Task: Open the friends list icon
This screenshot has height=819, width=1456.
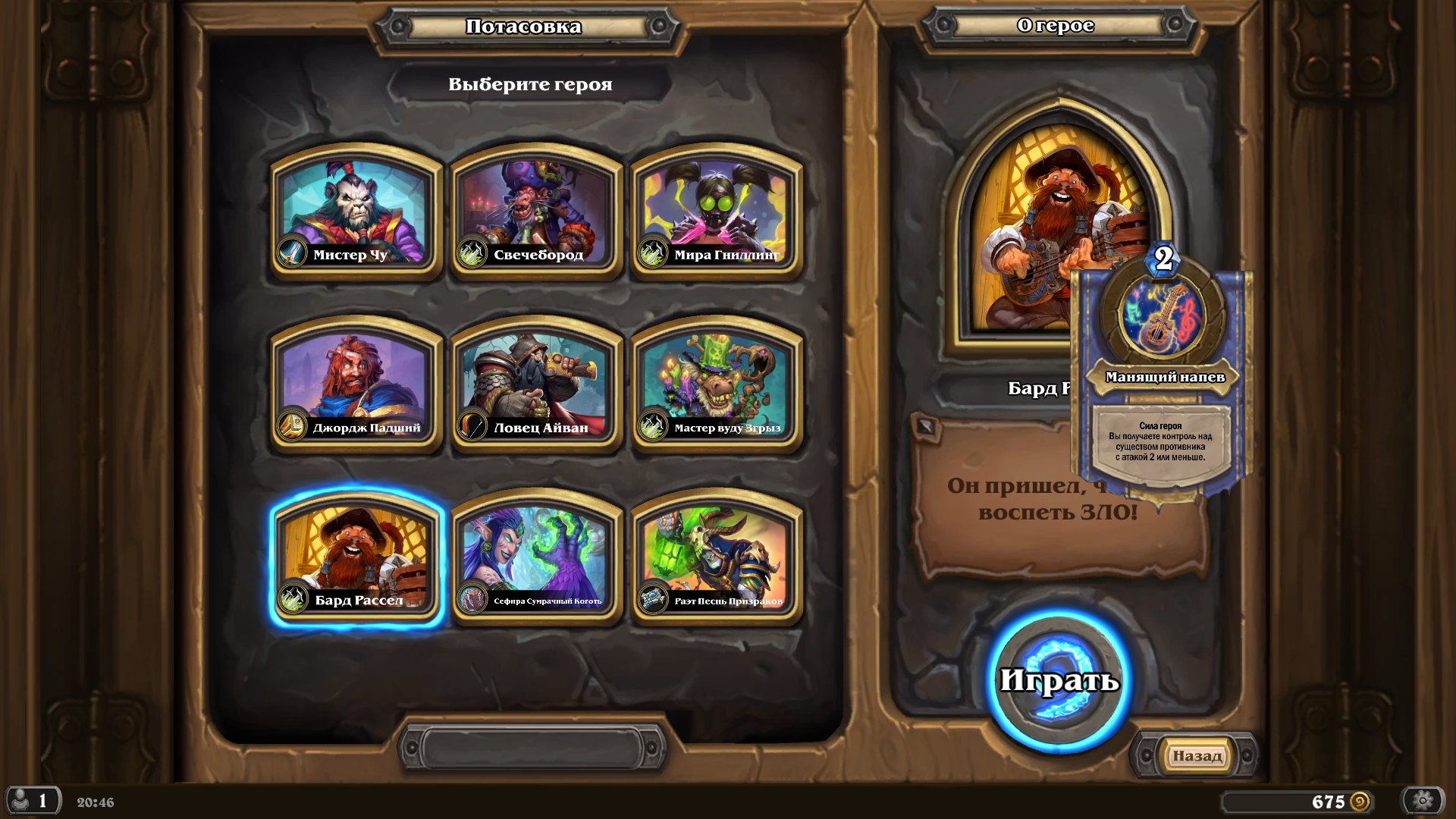Action: tap(32, 801)
